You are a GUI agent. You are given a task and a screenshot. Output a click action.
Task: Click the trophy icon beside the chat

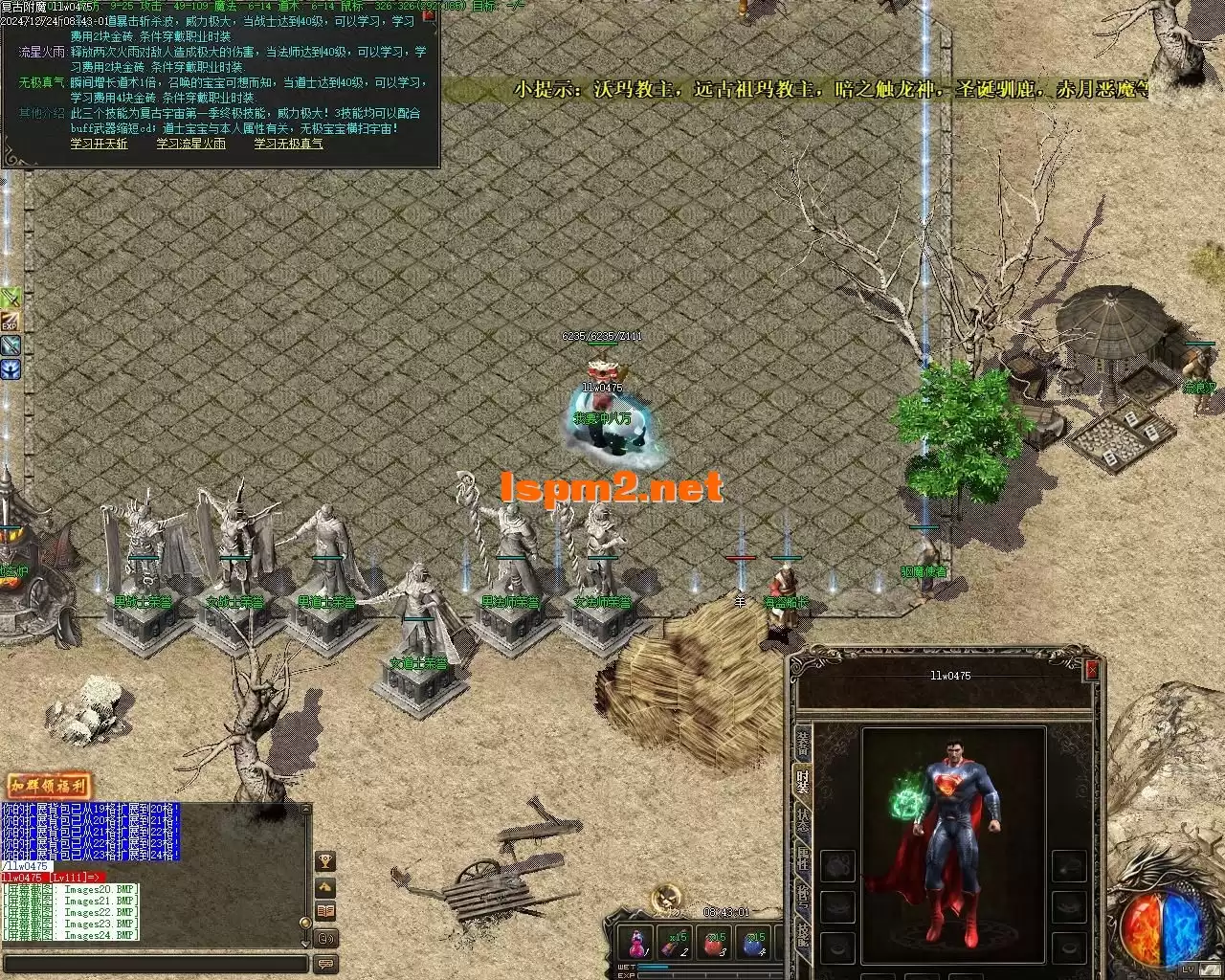(325, 861)
